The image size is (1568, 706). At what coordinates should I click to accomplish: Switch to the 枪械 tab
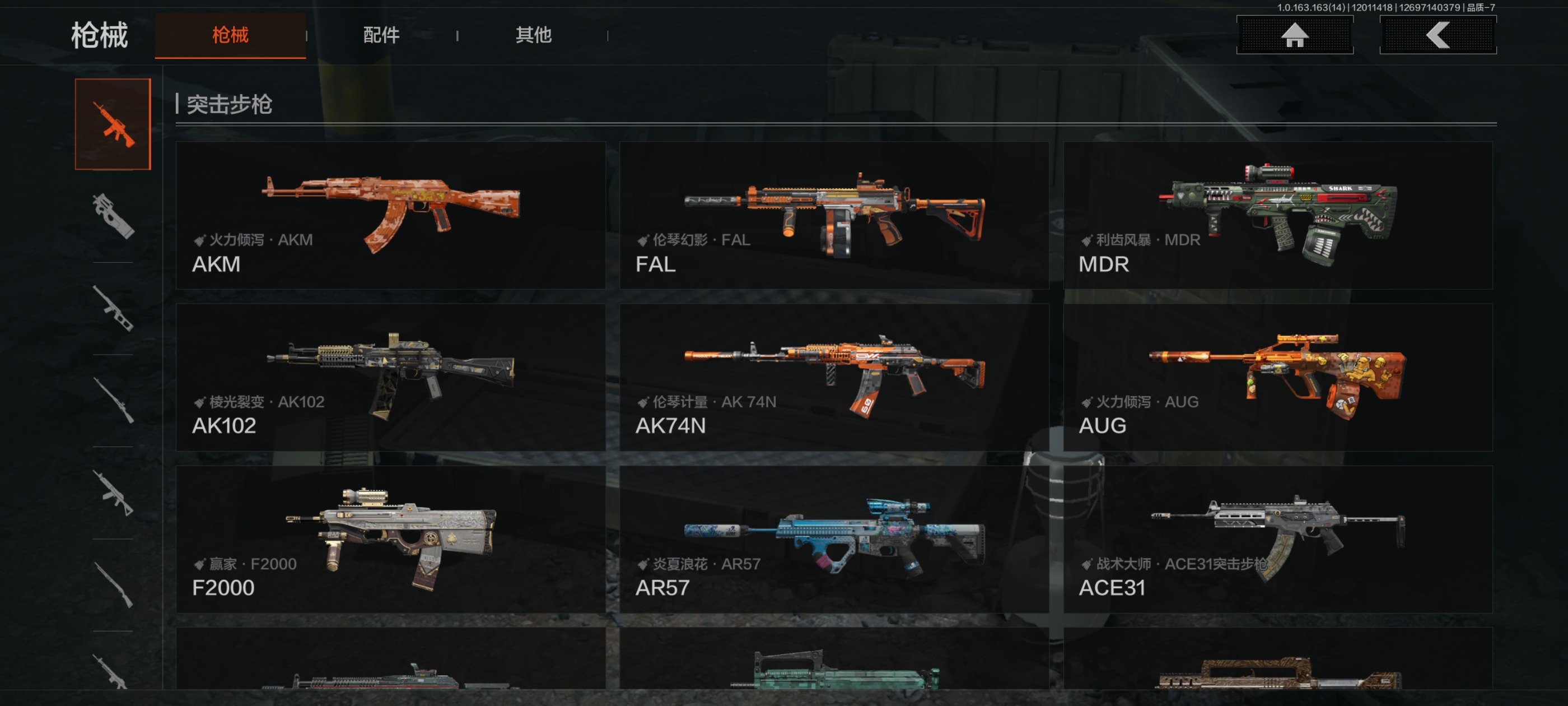coord(230,35)
